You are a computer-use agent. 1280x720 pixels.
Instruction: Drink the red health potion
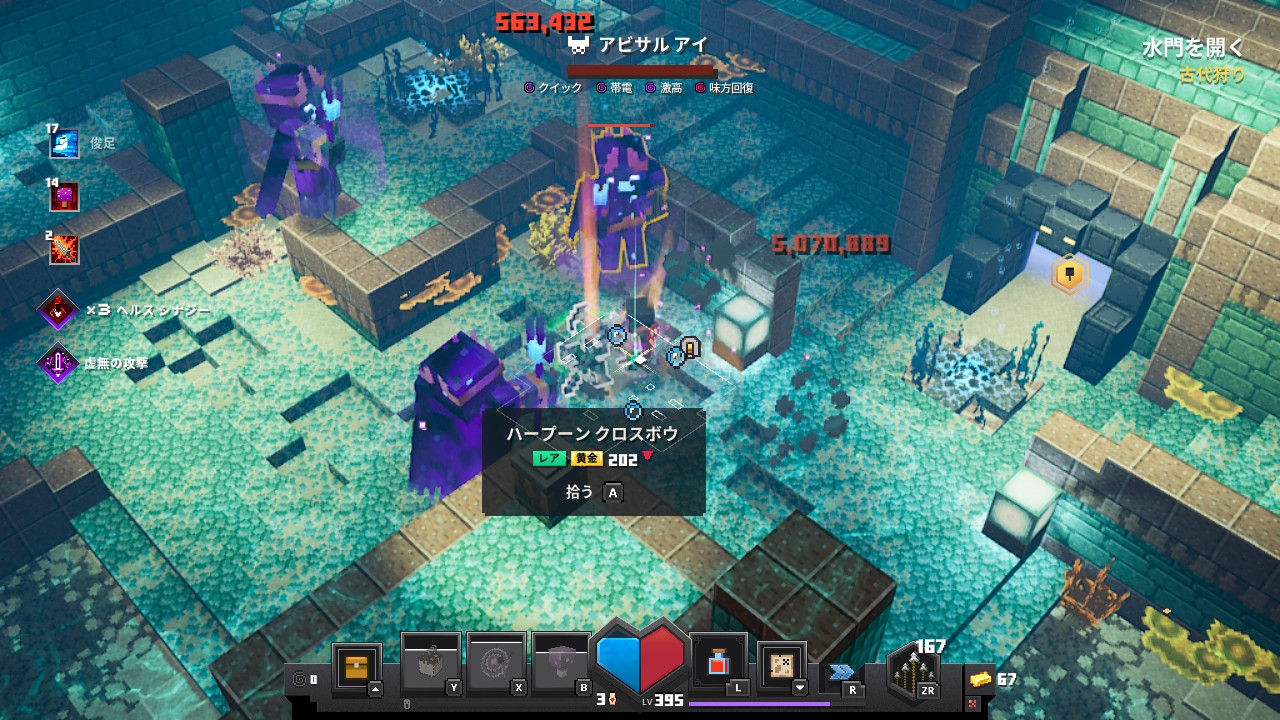point(718,663)
